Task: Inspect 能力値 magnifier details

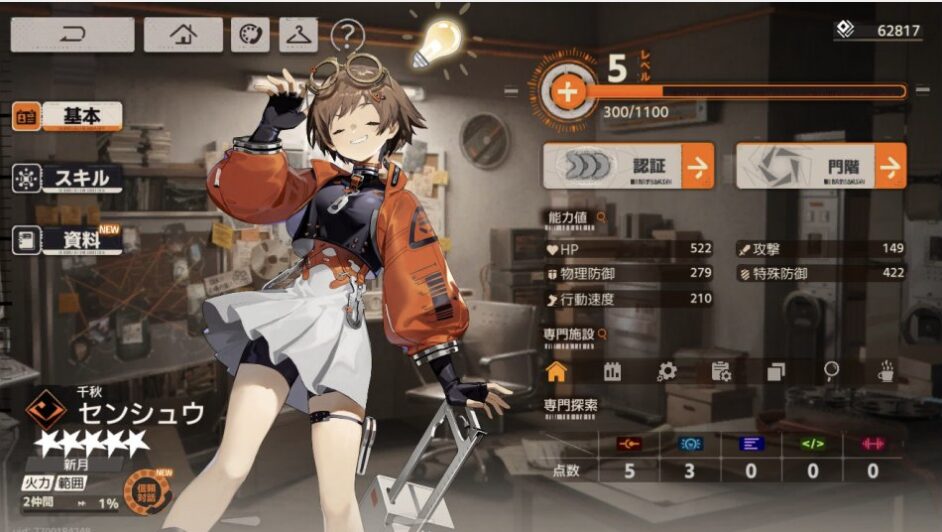Action: [601, 216]
